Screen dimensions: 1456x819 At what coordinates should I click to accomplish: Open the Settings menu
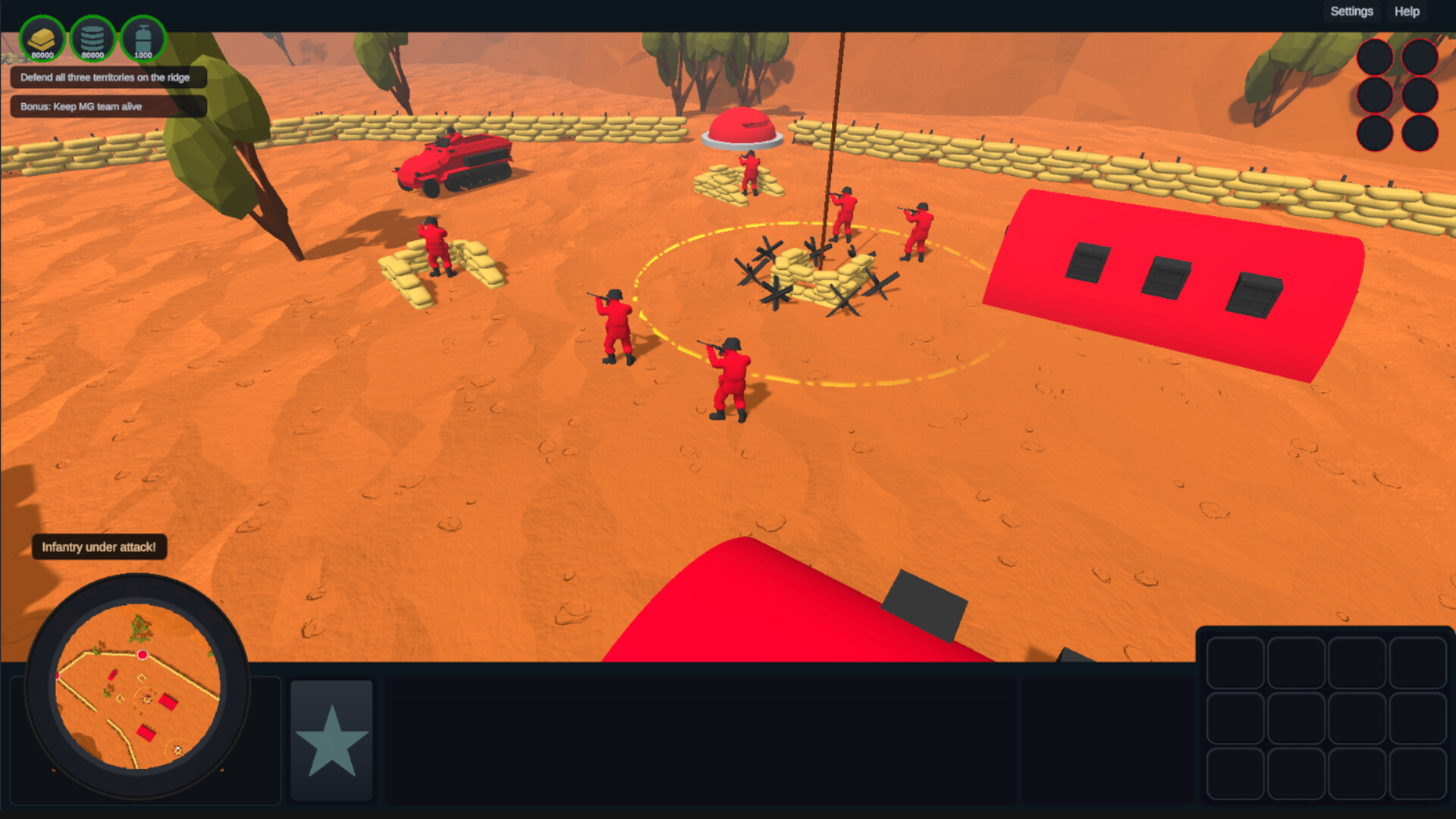tap(1351, 11)
